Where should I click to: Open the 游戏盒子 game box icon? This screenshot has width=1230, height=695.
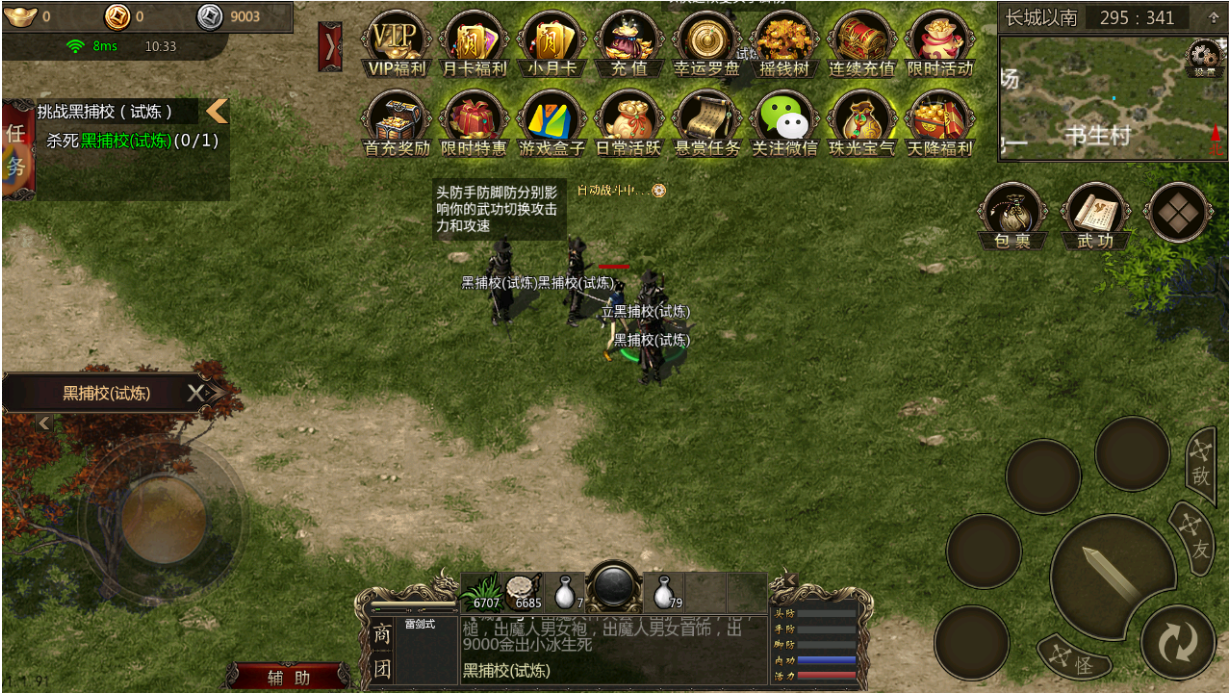(551, 123)
